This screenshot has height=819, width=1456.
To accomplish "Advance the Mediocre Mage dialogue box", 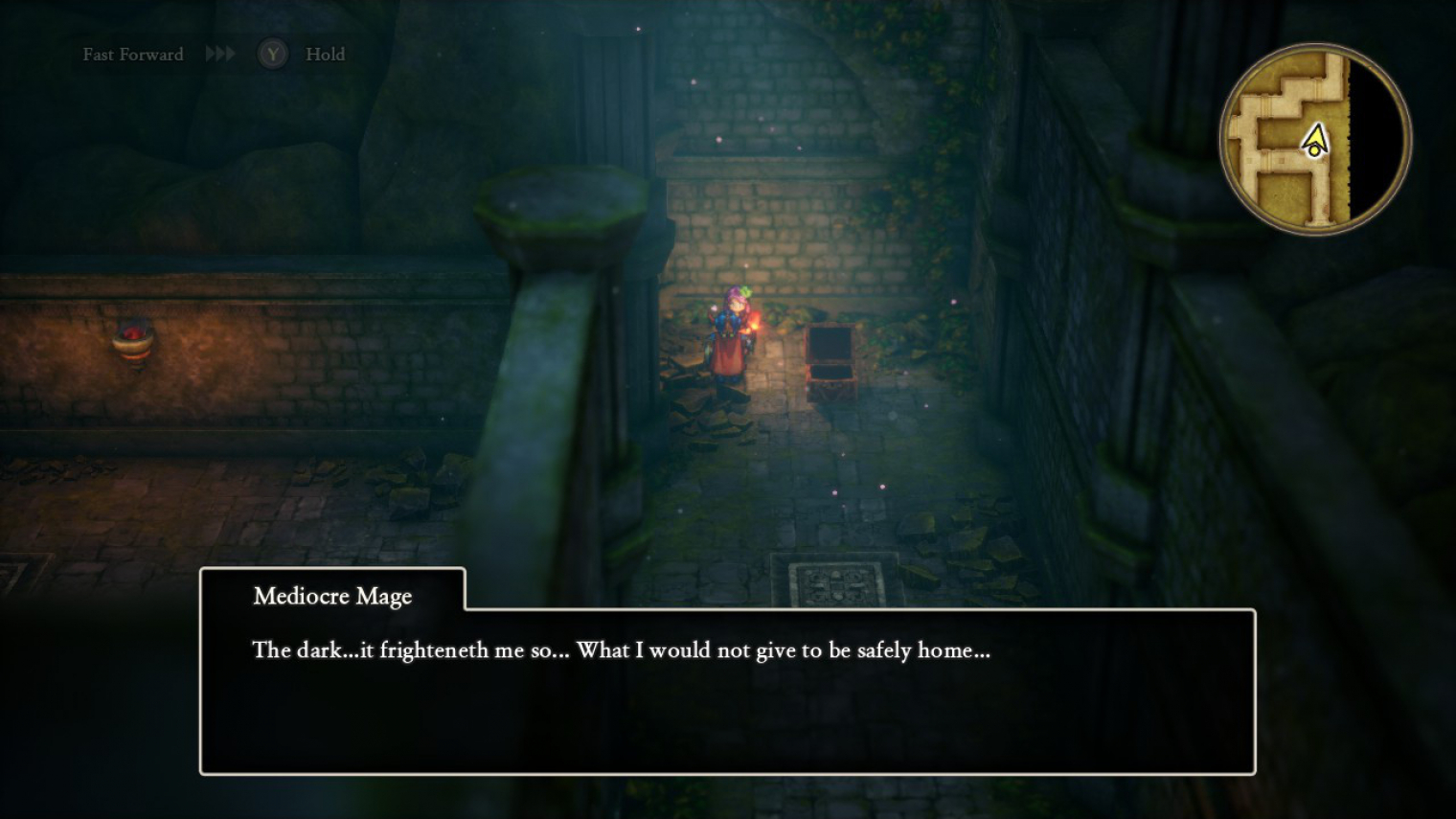I will coord(727,690).
